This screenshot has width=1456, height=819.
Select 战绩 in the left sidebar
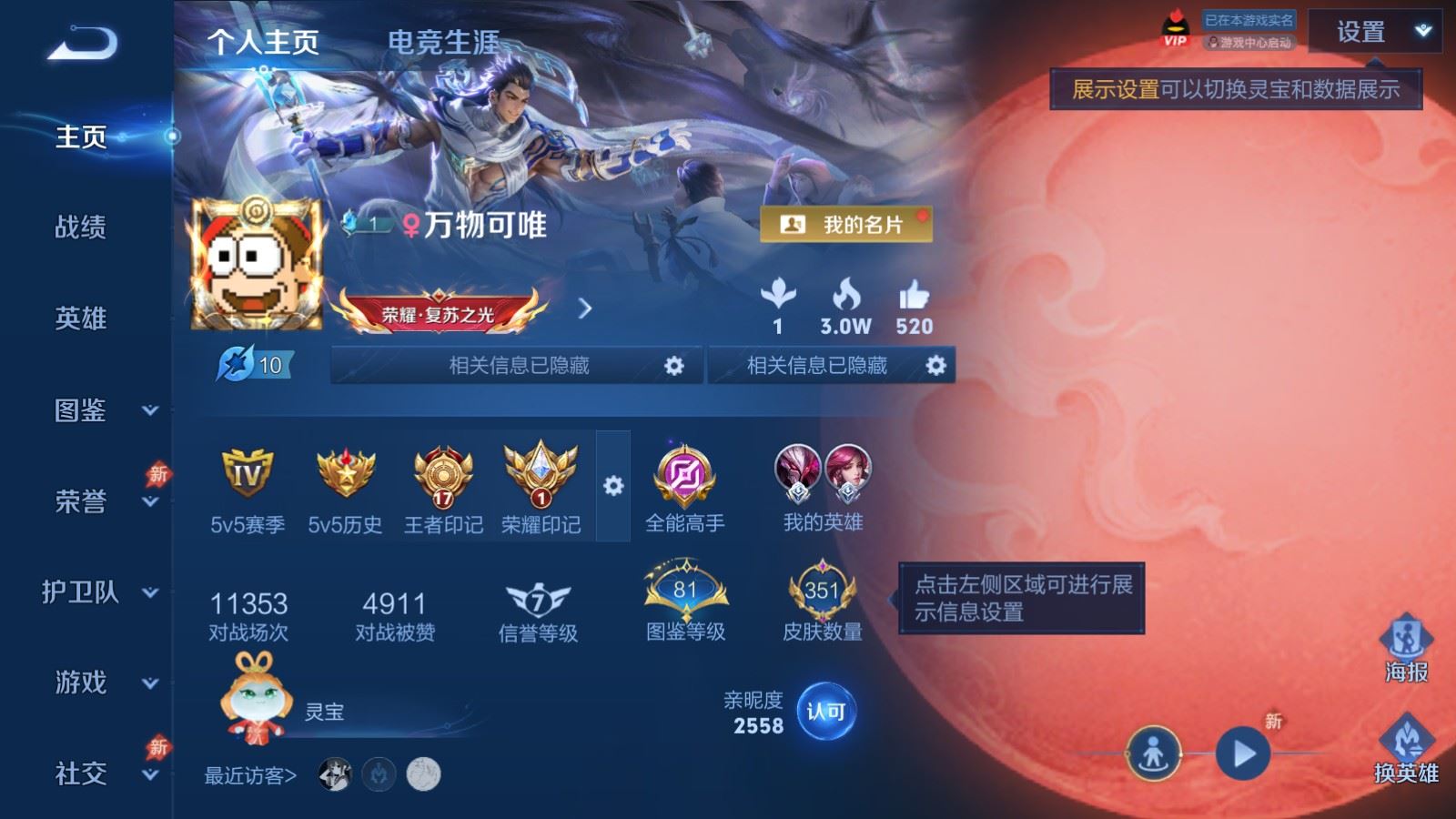tap(80, 228)
